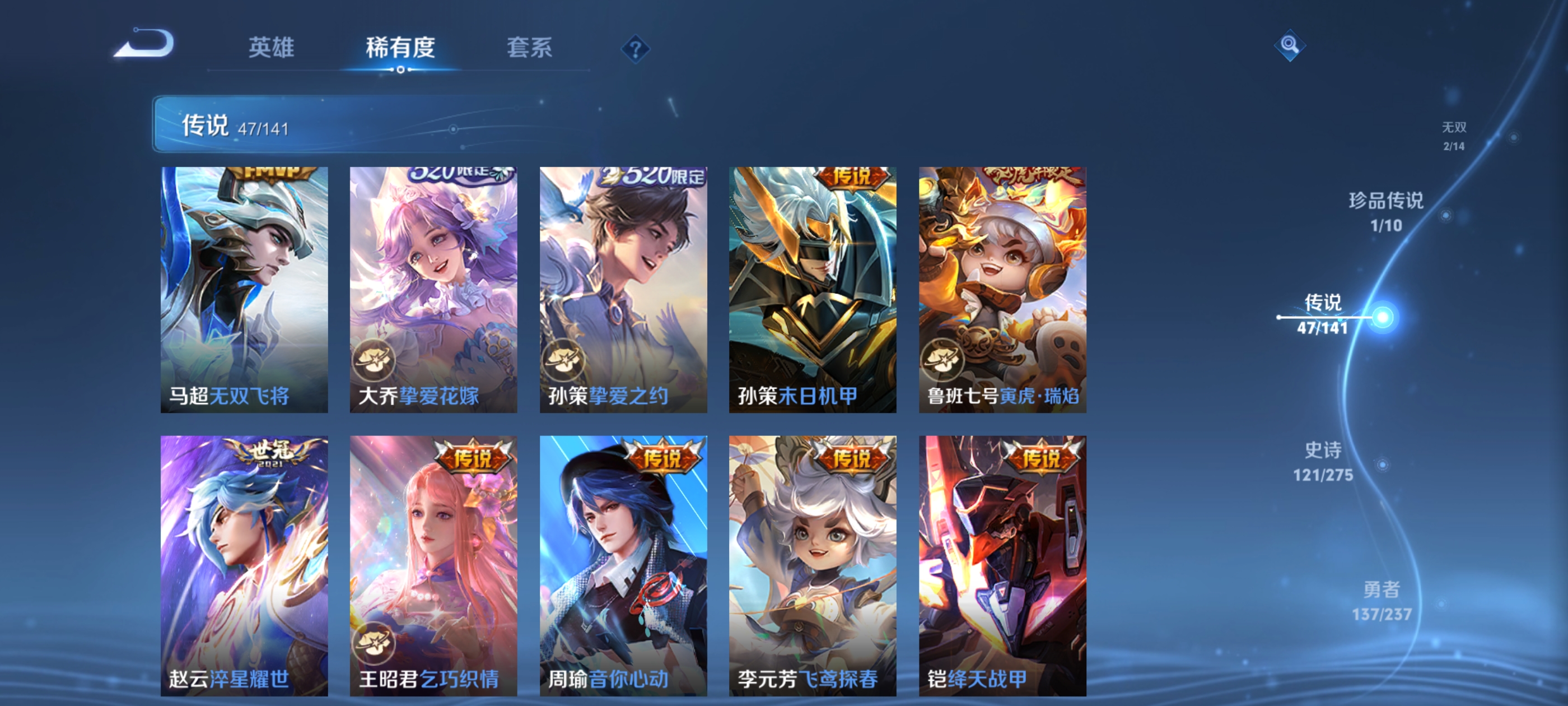
Task: Switch to the 英雄 tab
Action: coord(272,48)
